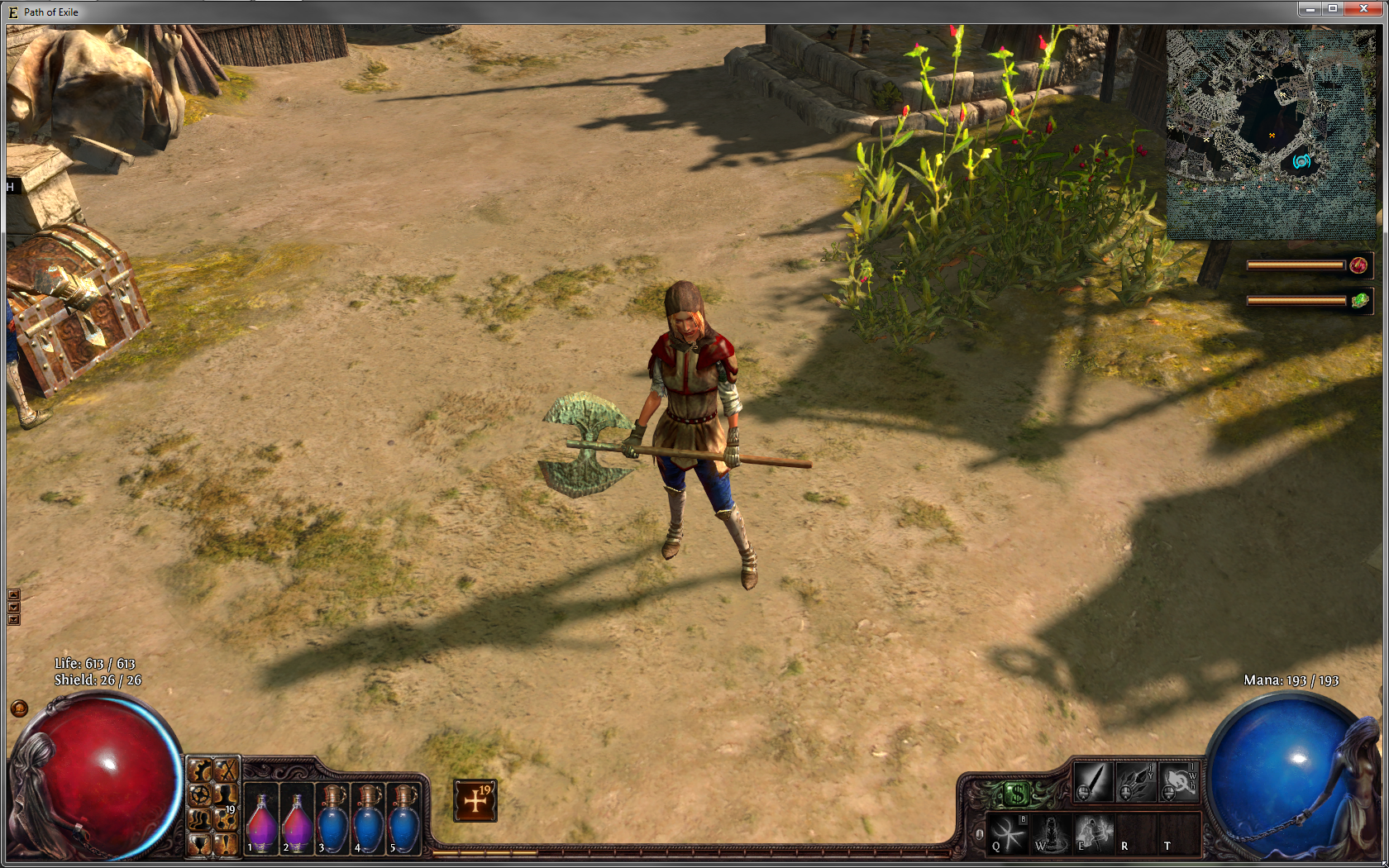Activate the E-slot skill
1389x868 pixels.
tap(1093, 833)
